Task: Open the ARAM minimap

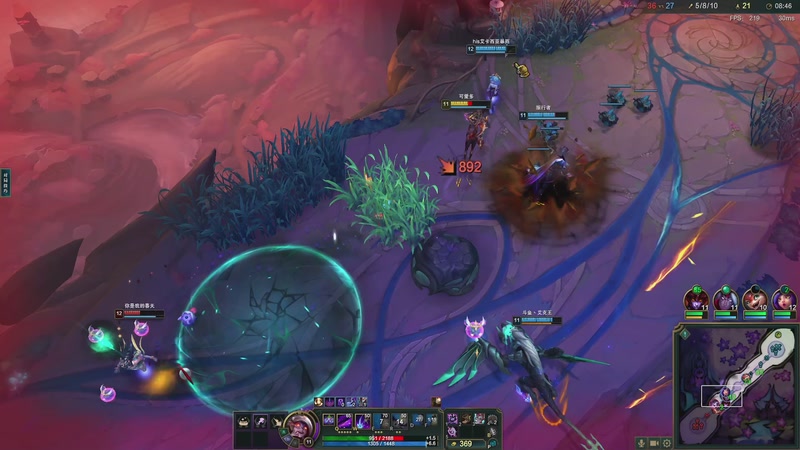Action: 738,385
